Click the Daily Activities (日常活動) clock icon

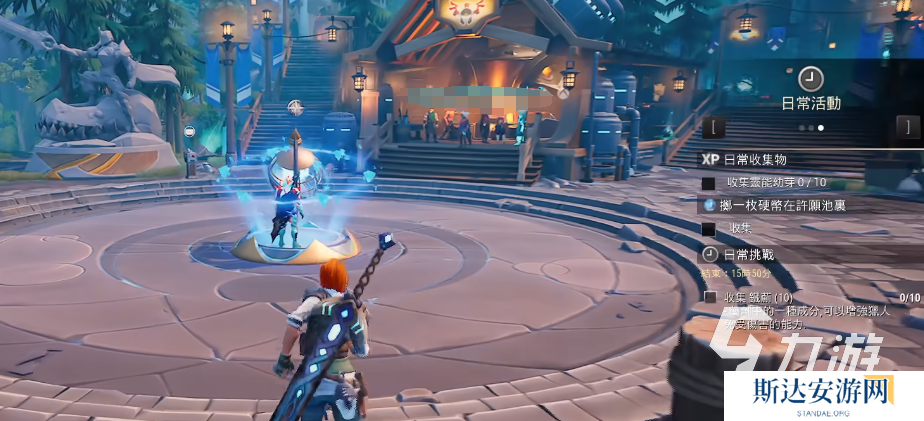(810, 77)
